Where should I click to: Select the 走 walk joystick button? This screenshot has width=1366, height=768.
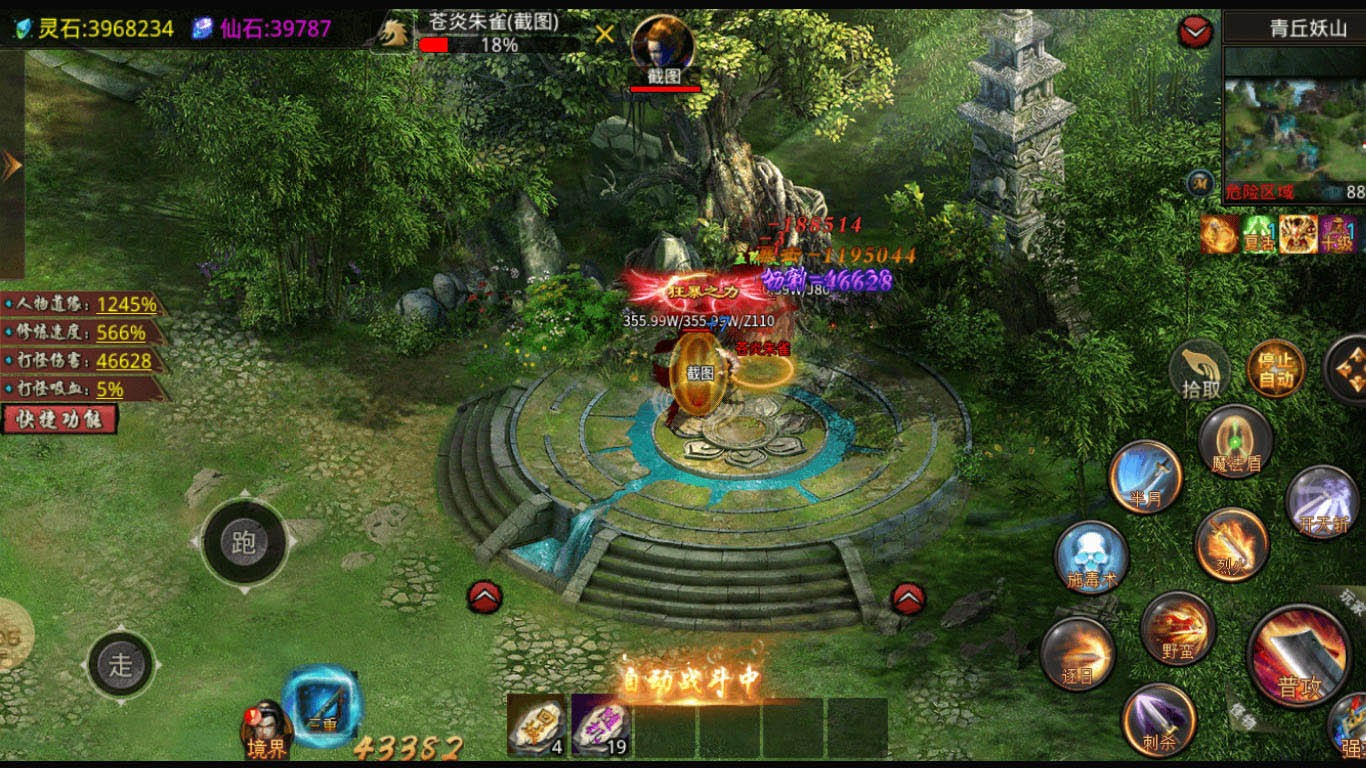pyautogui.click(x=121, y=665)
